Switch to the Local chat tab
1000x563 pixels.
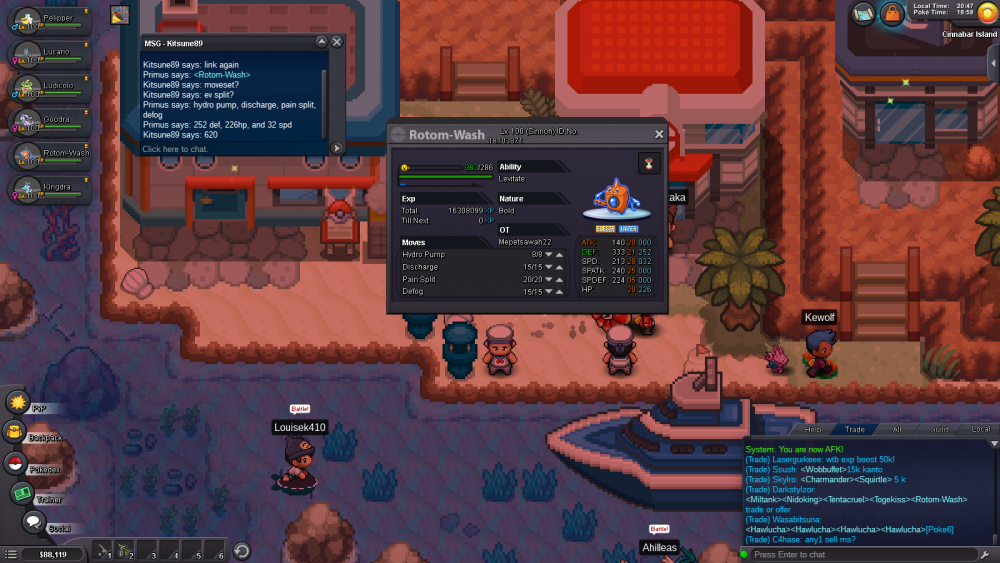point(981,429)
